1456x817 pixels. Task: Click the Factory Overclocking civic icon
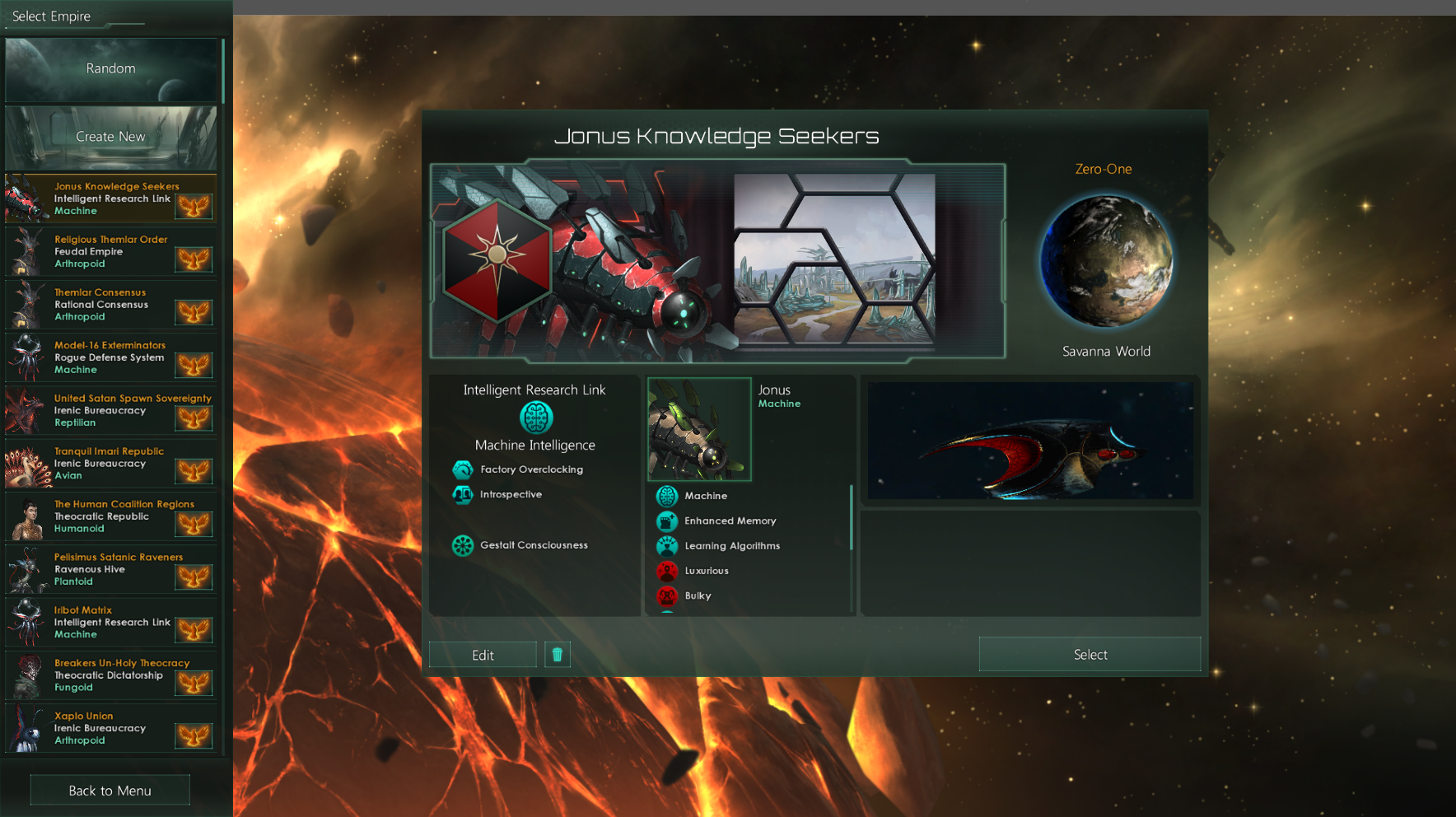tap(463, 469)
